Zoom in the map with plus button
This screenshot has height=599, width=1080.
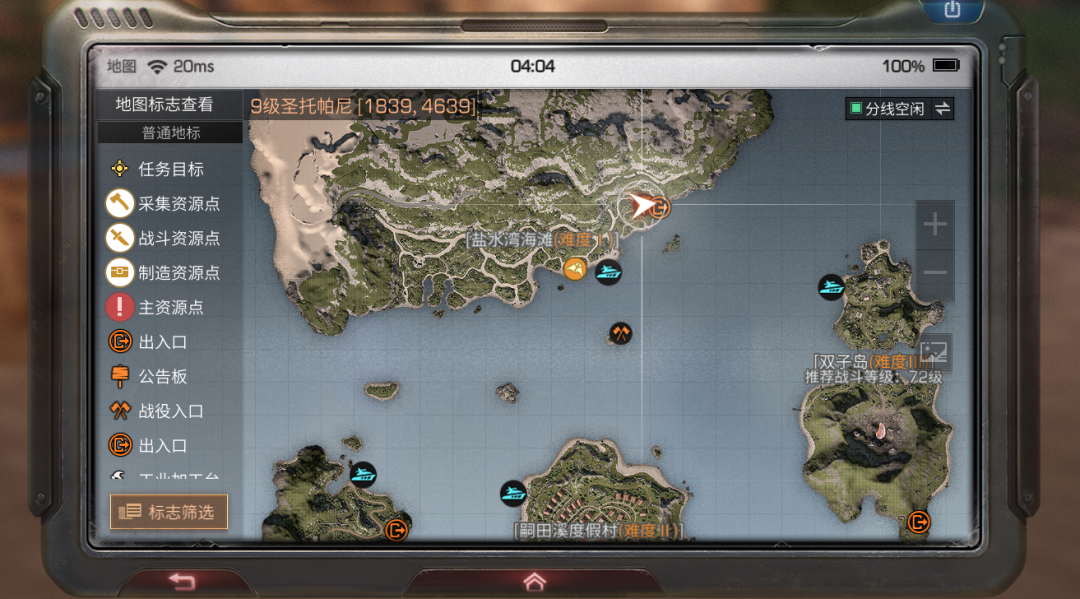pos(934,225)
